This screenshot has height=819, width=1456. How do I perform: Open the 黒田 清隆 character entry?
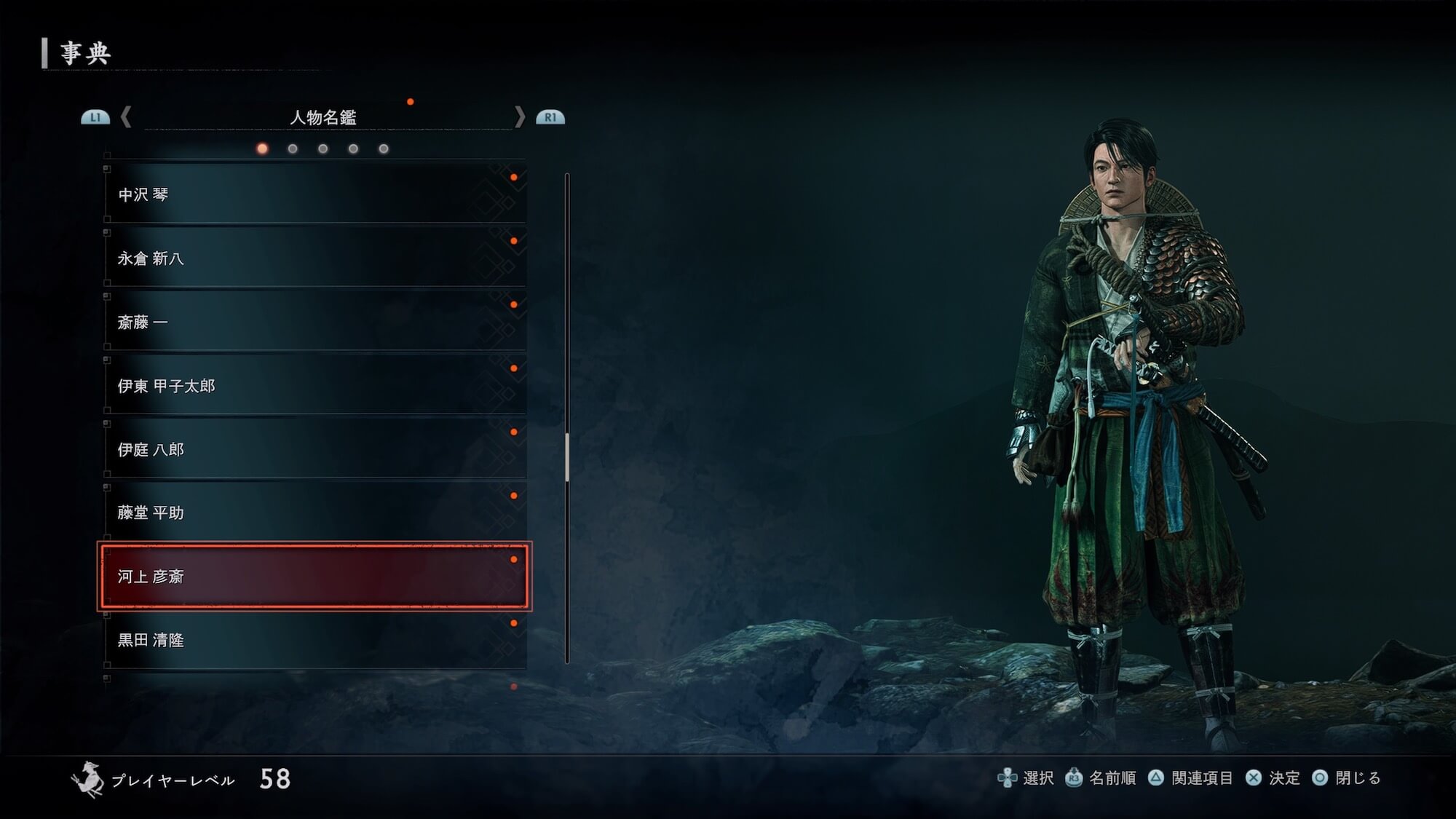(314, 640)
